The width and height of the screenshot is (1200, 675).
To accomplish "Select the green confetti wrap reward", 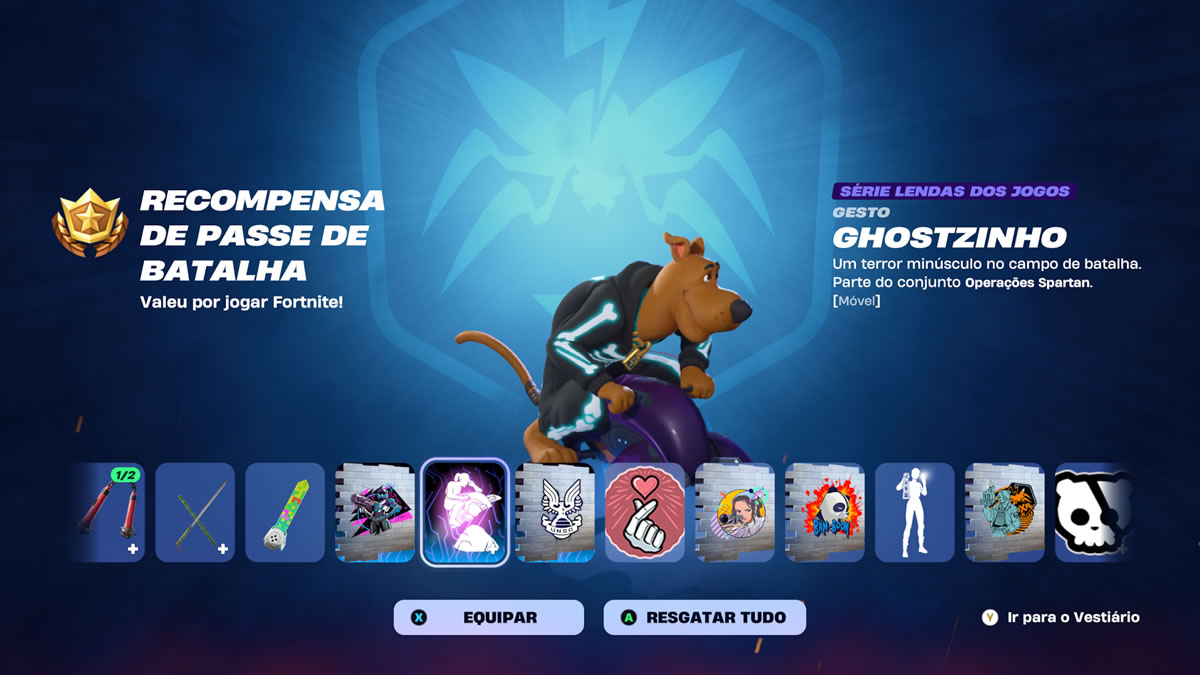I will coord(285,512).
